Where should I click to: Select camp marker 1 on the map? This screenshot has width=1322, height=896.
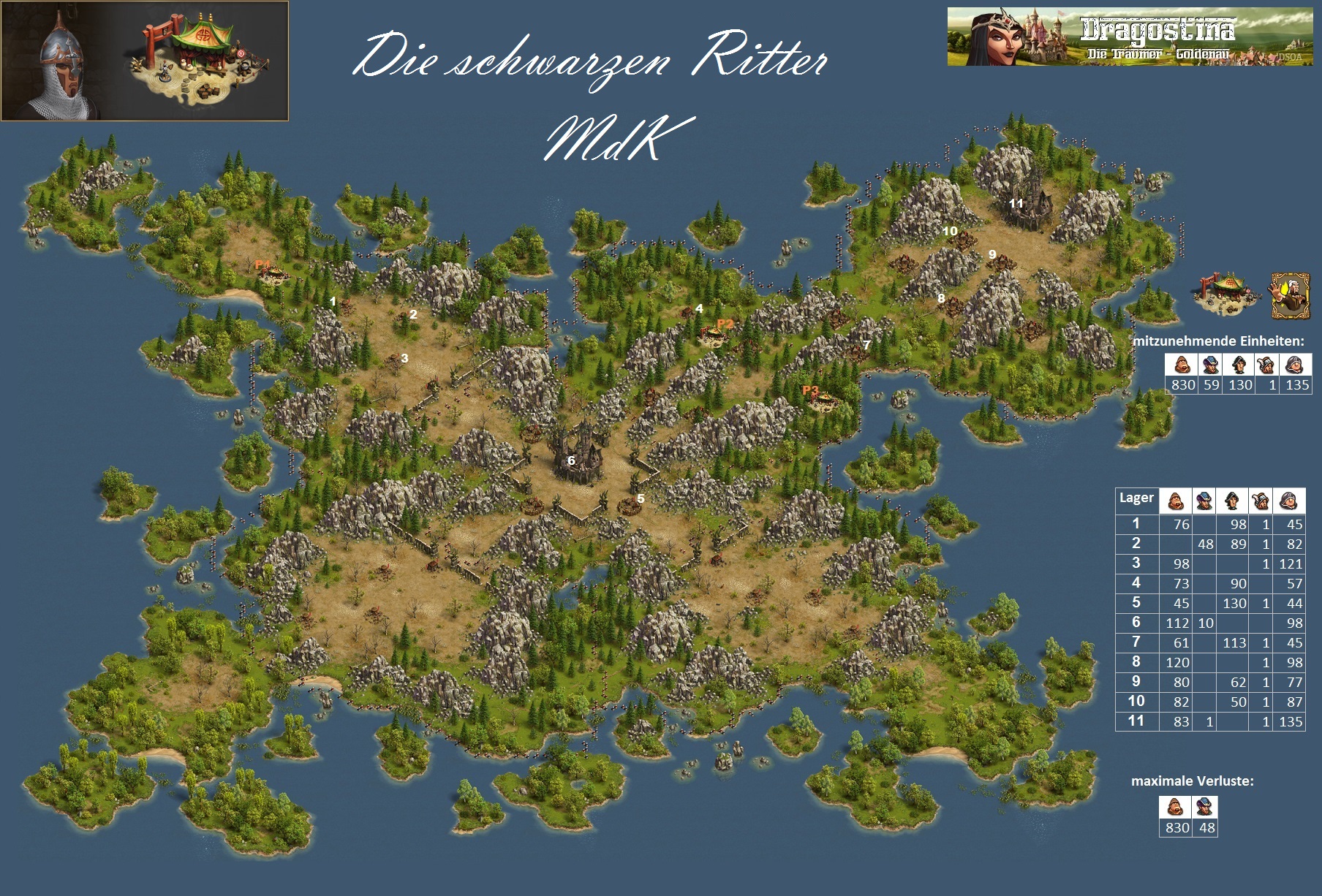point(333,301)
